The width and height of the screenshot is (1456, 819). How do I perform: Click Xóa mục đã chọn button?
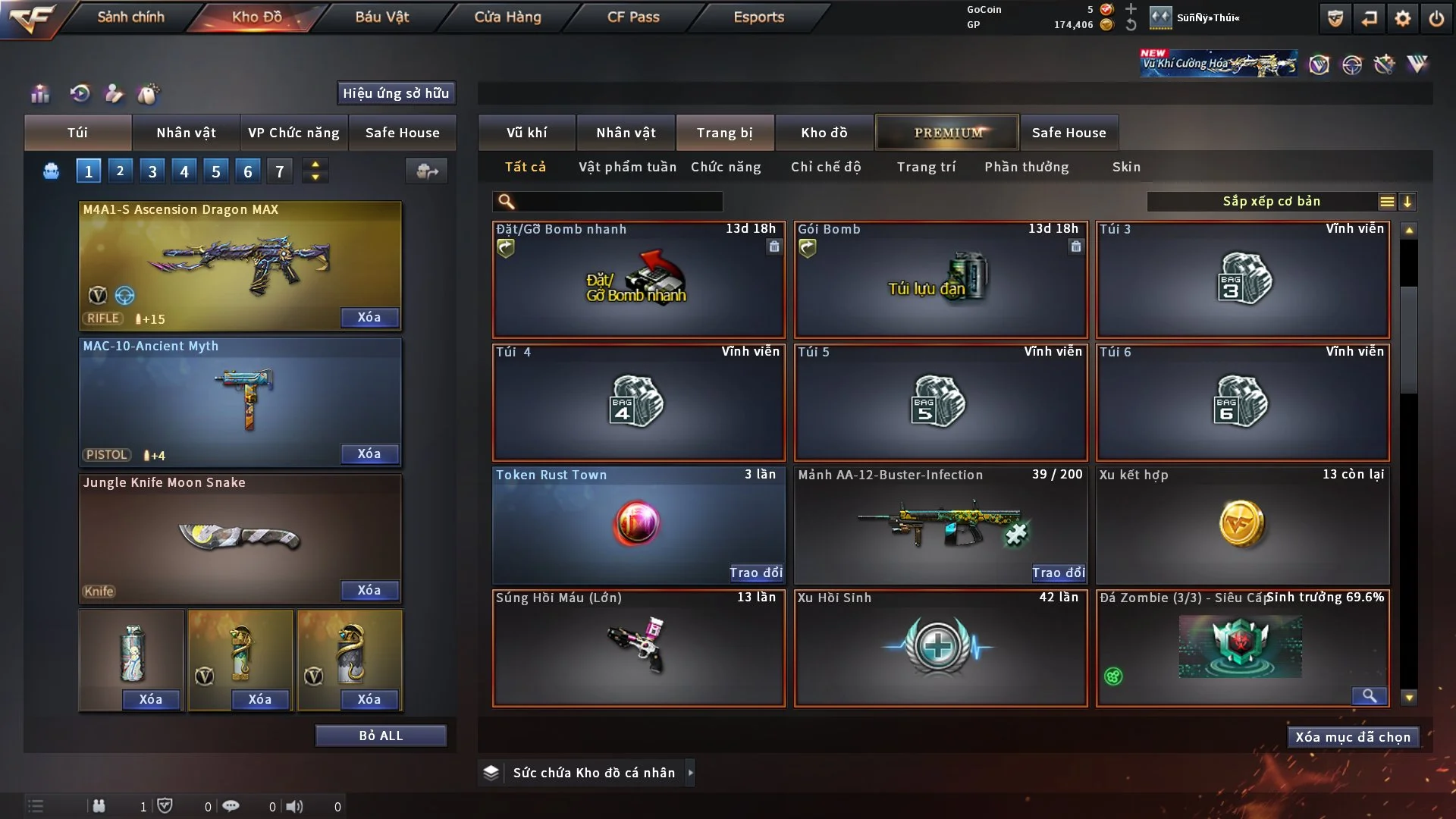(x=1353, y=737)
